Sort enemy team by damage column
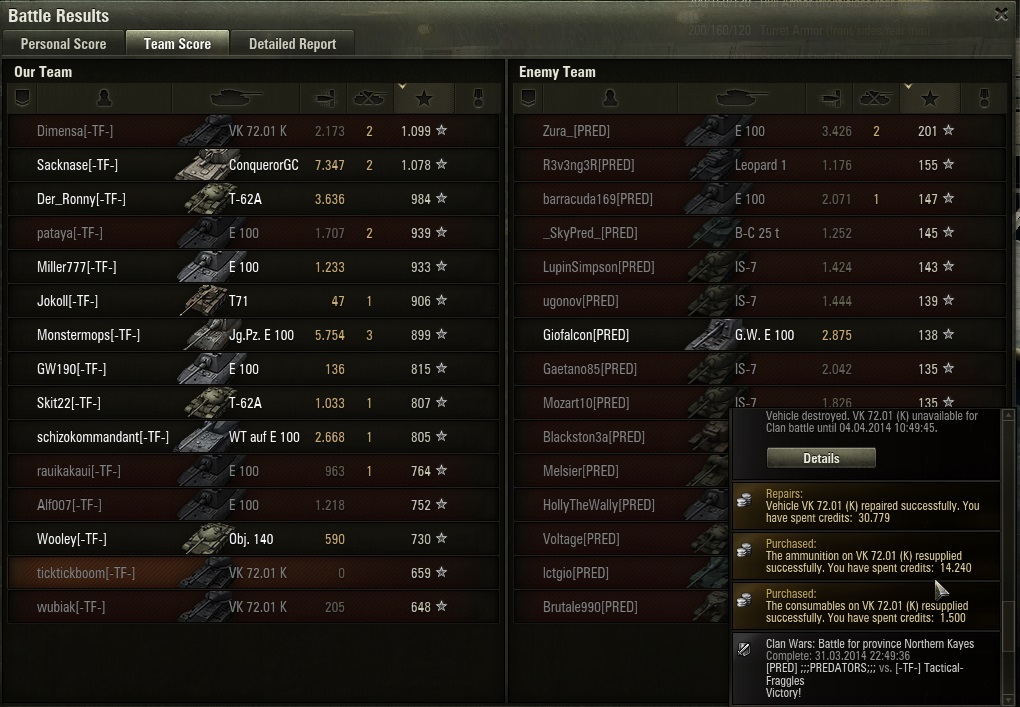1020x707 pixels. pyautogui.click(x=827, y=98)
